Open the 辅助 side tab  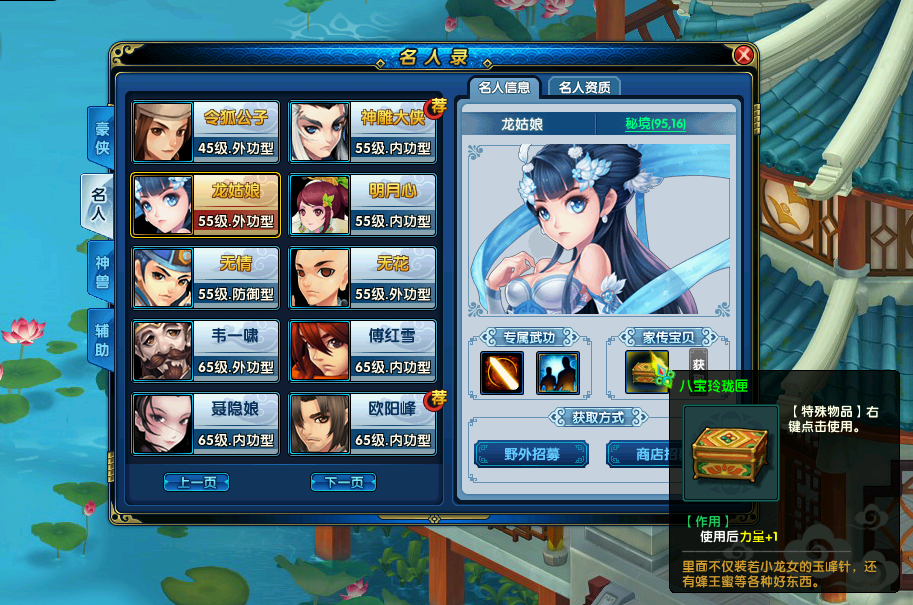[x=101, y=340]
